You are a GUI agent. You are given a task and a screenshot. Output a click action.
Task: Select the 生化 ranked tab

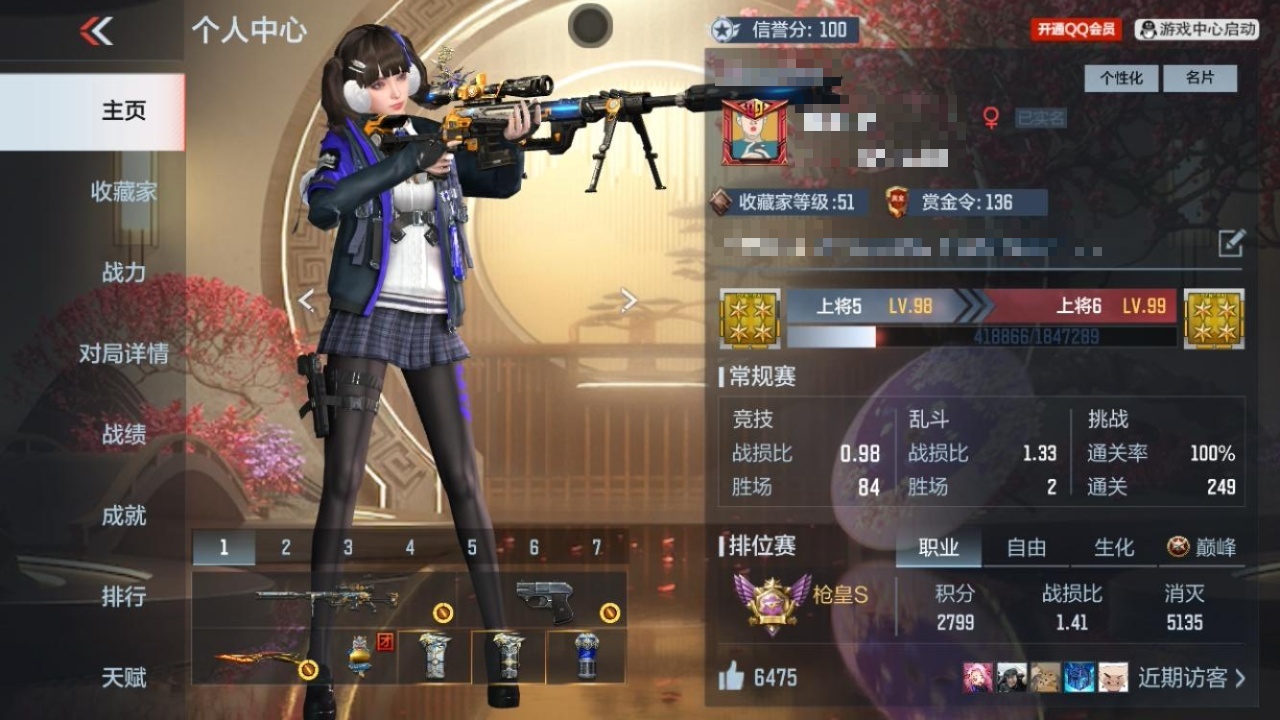click(x=1113, y=547)
